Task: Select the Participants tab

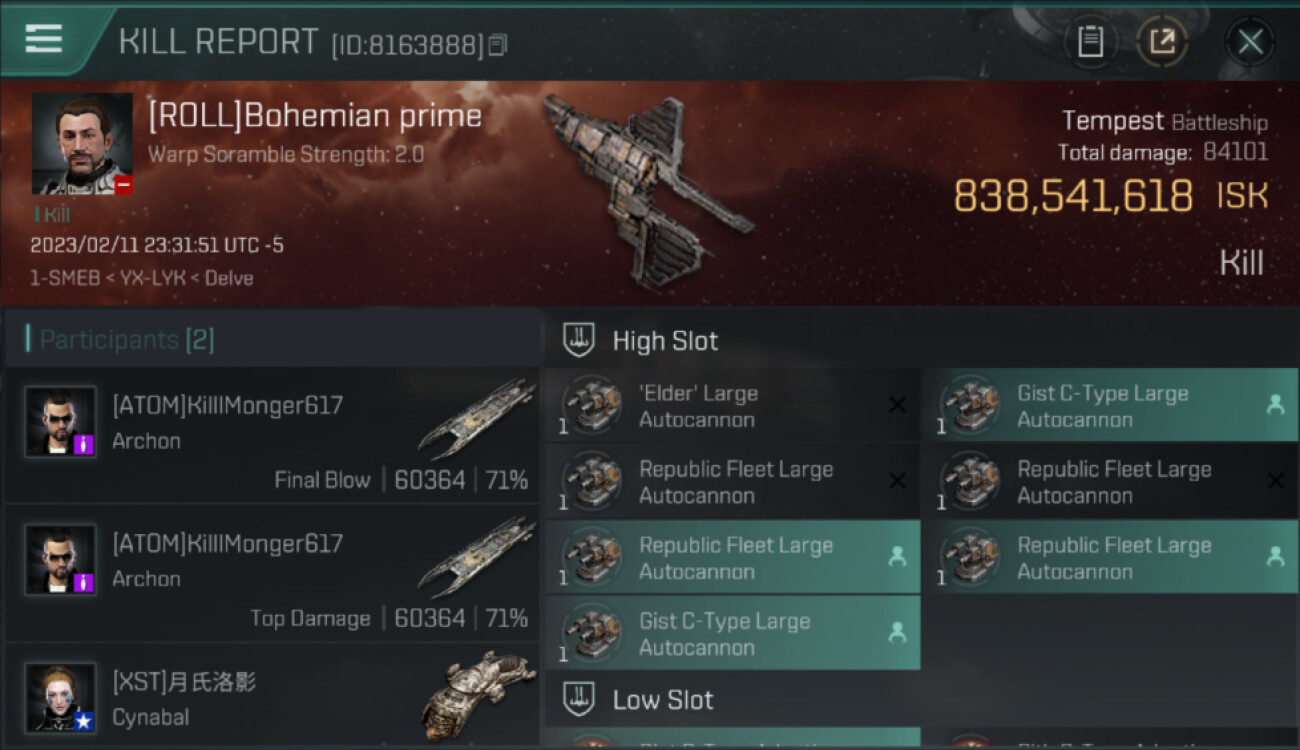Action: pos(127,340)
